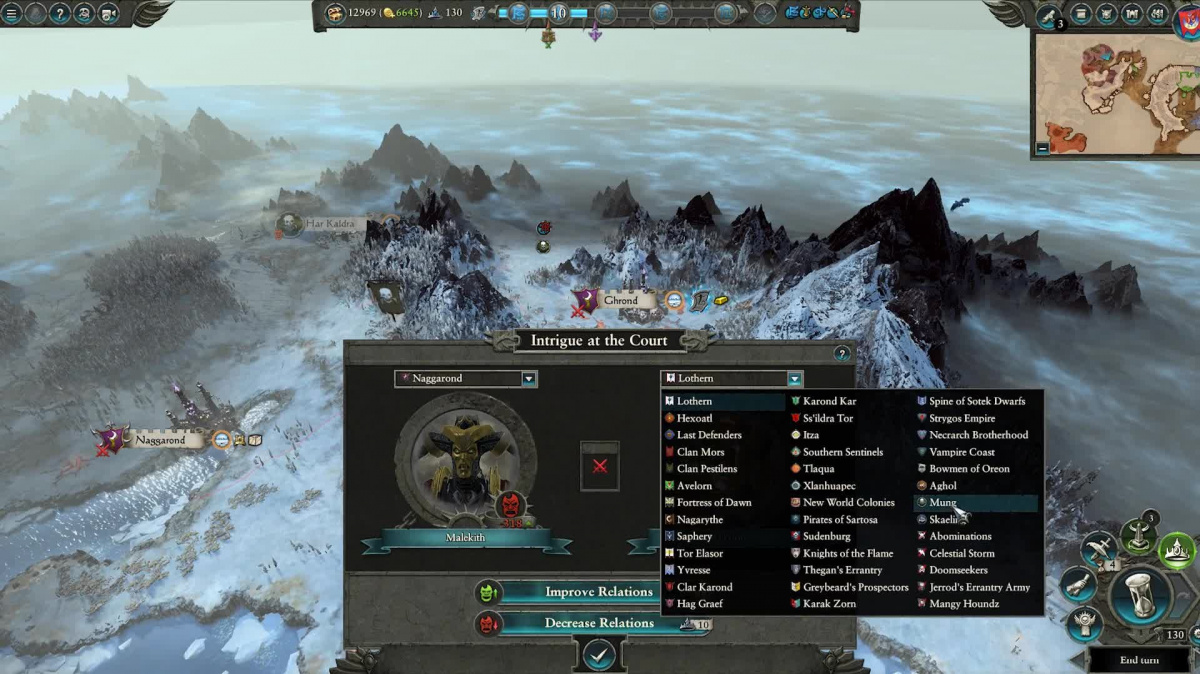1200x674 pixels.
Task: Collapse the Lothern target dropdown
Action: (x=794, y=379)
